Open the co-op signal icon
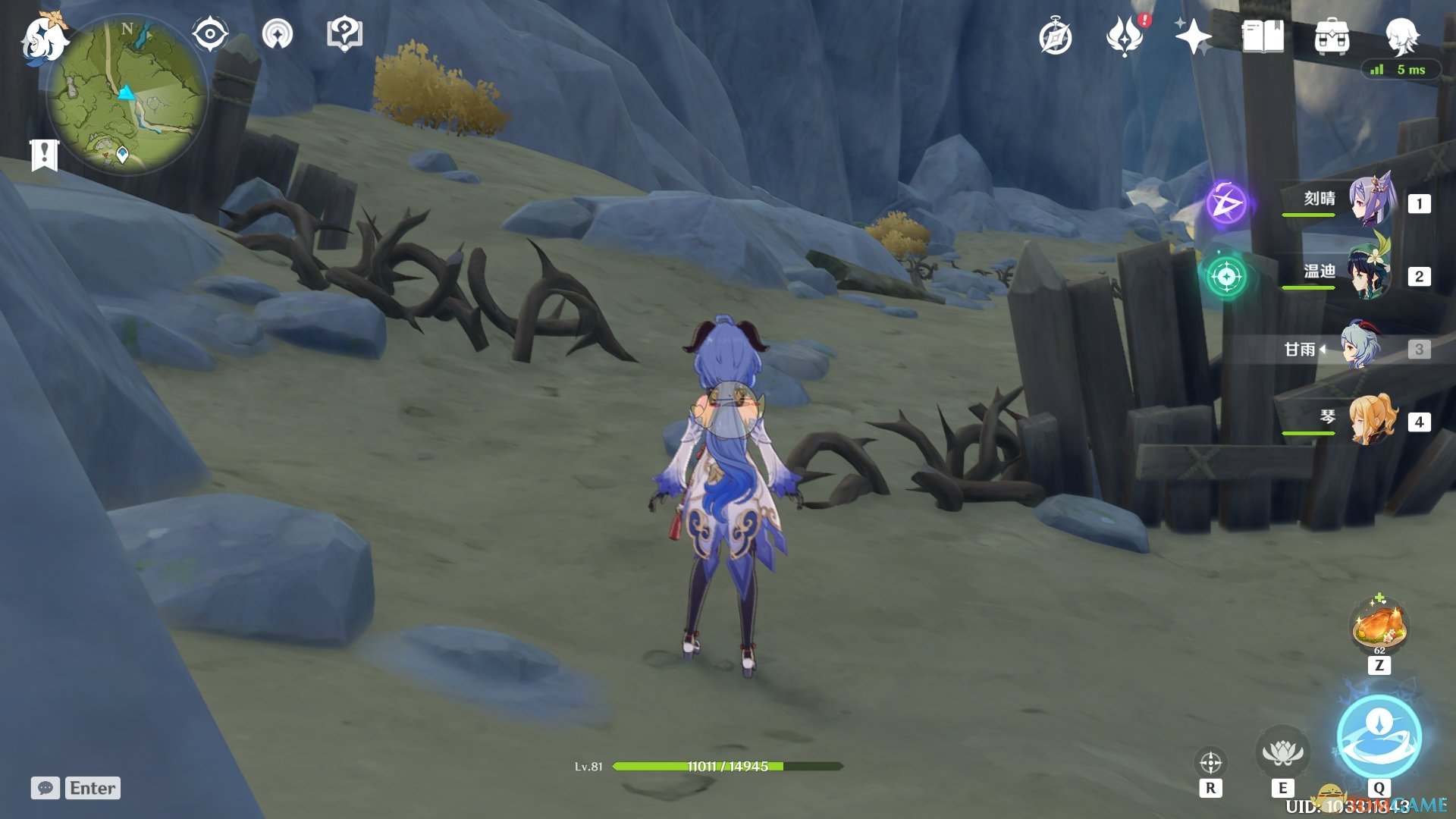Screen dimensions: 1456x819 pyautogui.click(x=277, y=34)
